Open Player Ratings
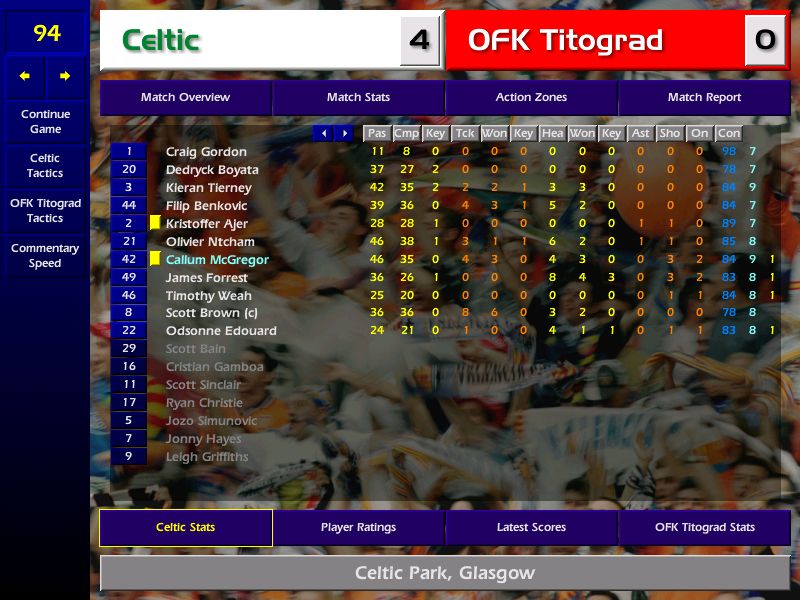Image resolution: width=800 pixels, height=600 pixels. (x=358, y=527)
